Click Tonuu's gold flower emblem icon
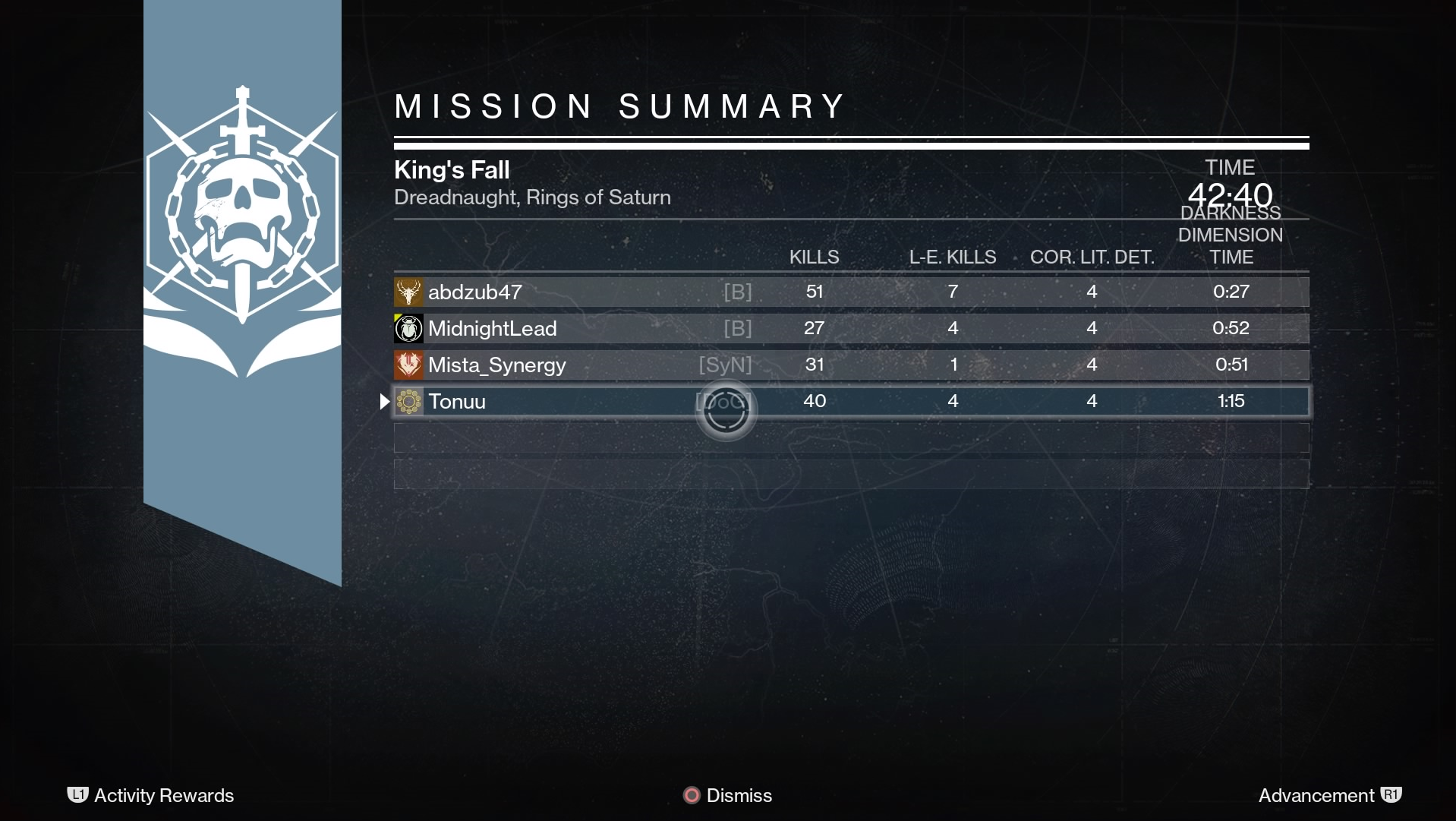 tap(408, 401)
